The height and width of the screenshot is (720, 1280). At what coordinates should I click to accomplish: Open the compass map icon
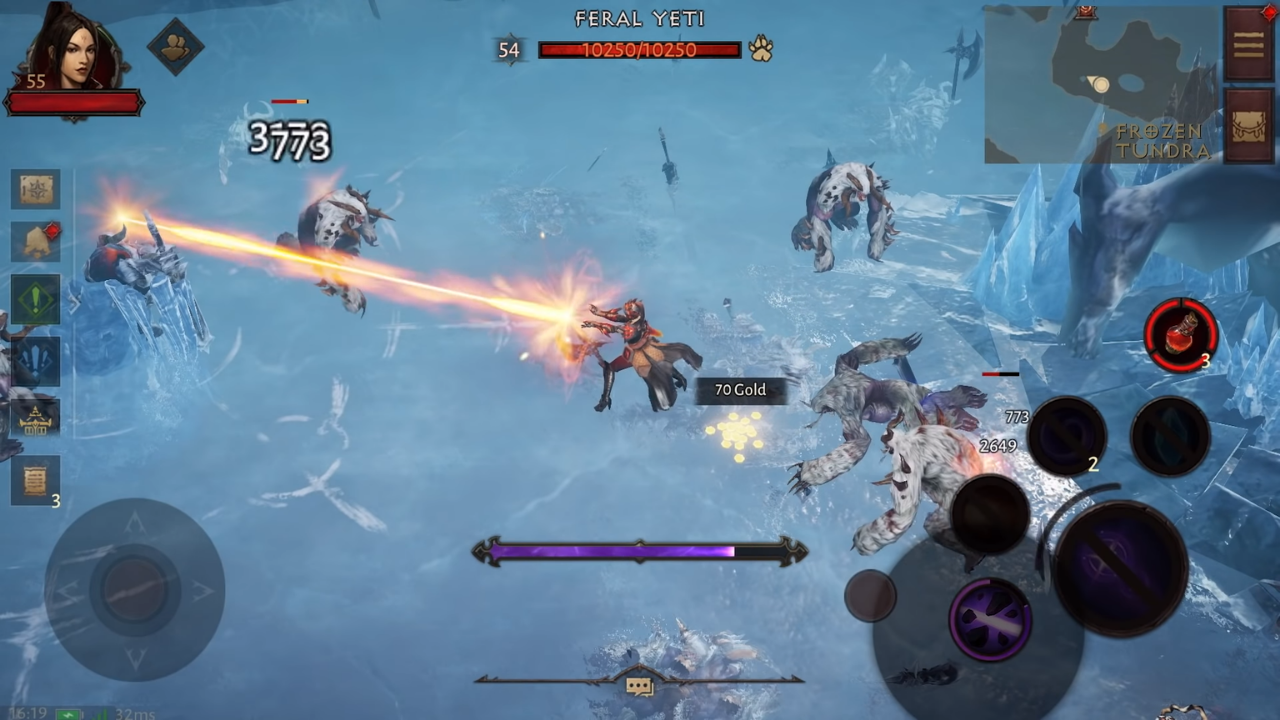pyautogui.click(x=36, y=190)
